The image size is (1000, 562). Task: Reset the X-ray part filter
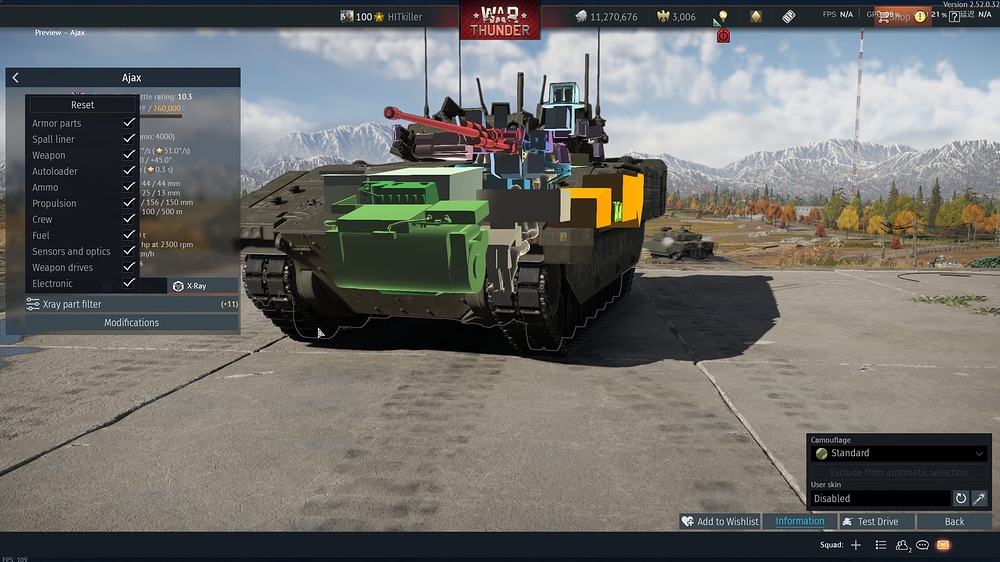(82, 105)
